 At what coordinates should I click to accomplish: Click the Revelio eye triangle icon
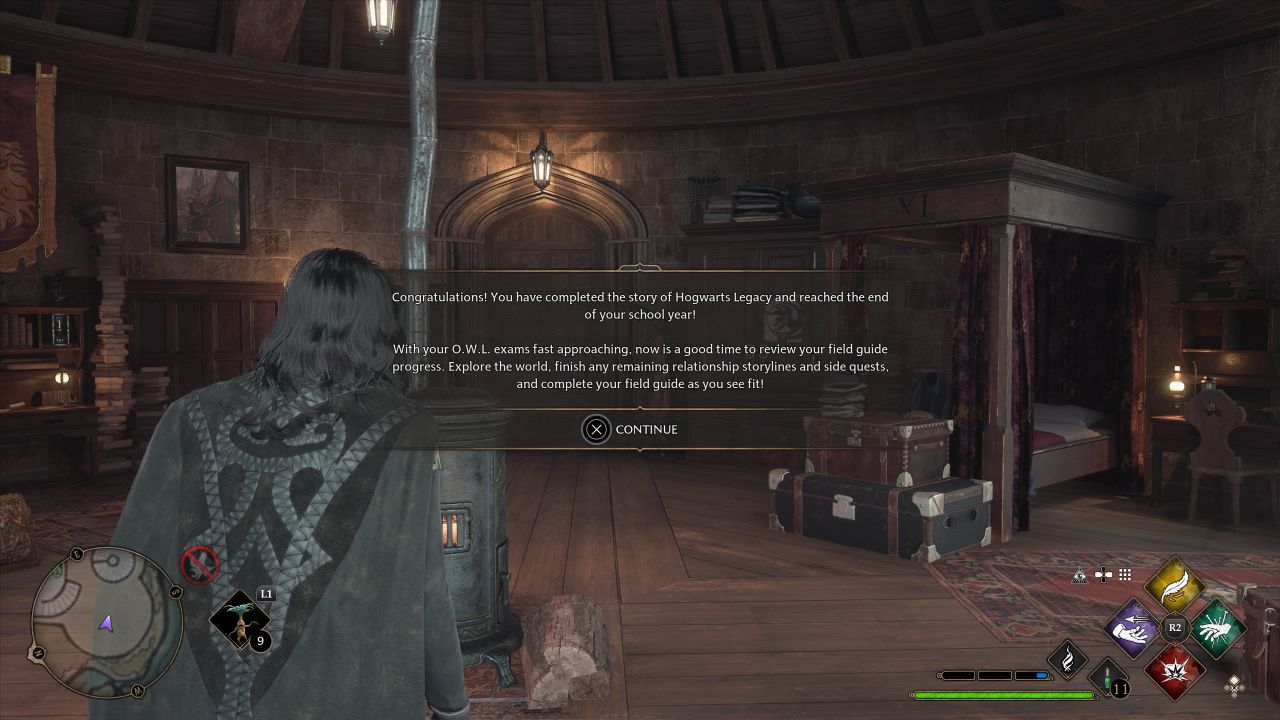tap(1079, 575)
